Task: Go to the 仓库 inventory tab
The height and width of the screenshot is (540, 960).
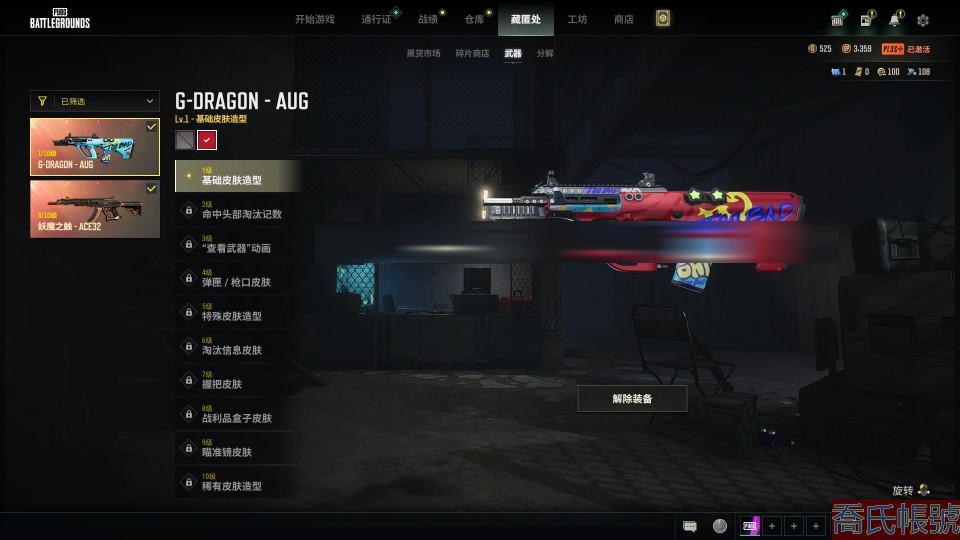Action: pyautogui.click(x=474, y=19)
